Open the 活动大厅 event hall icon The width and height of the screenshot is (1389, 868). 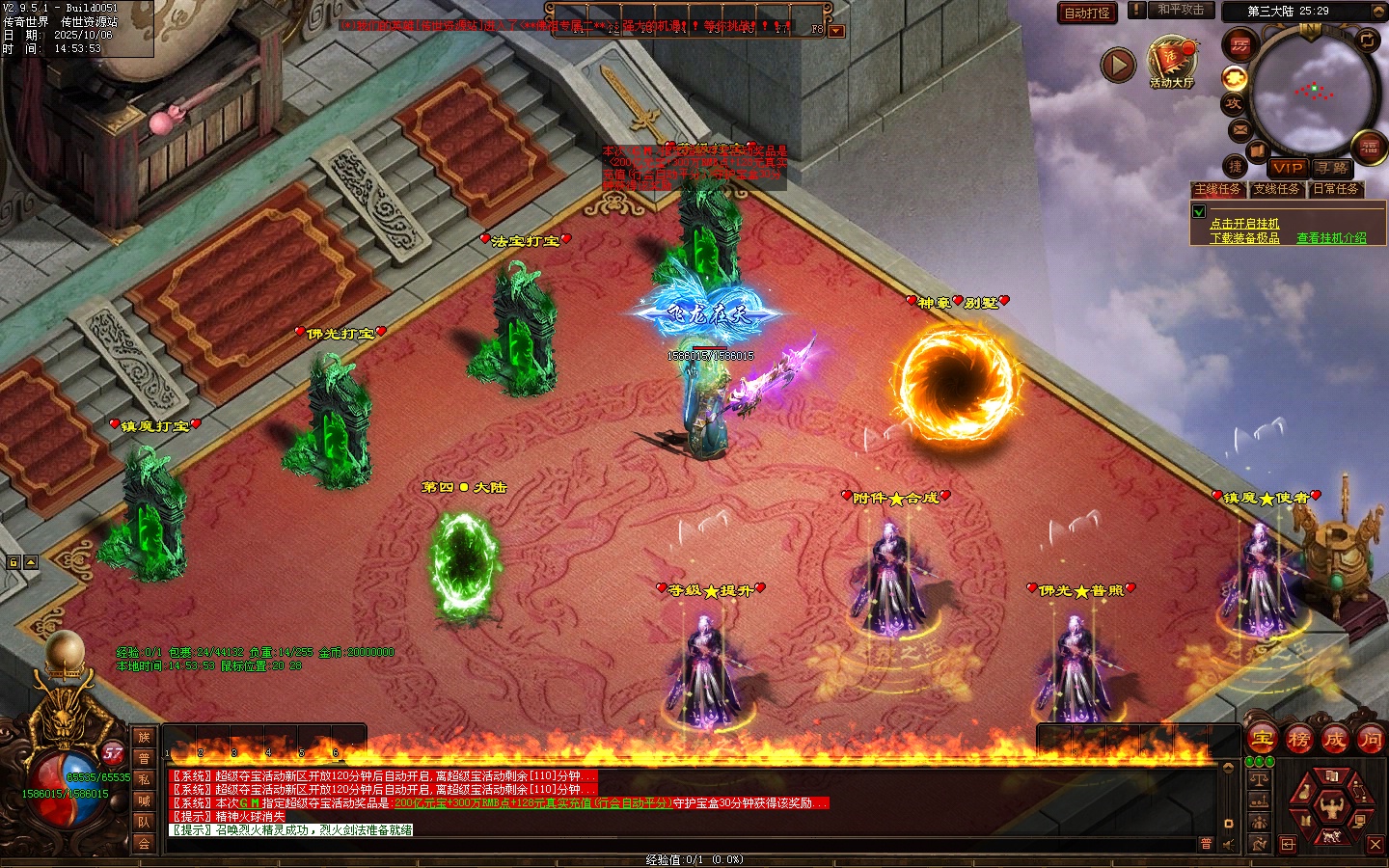[x=1172, y=62]
